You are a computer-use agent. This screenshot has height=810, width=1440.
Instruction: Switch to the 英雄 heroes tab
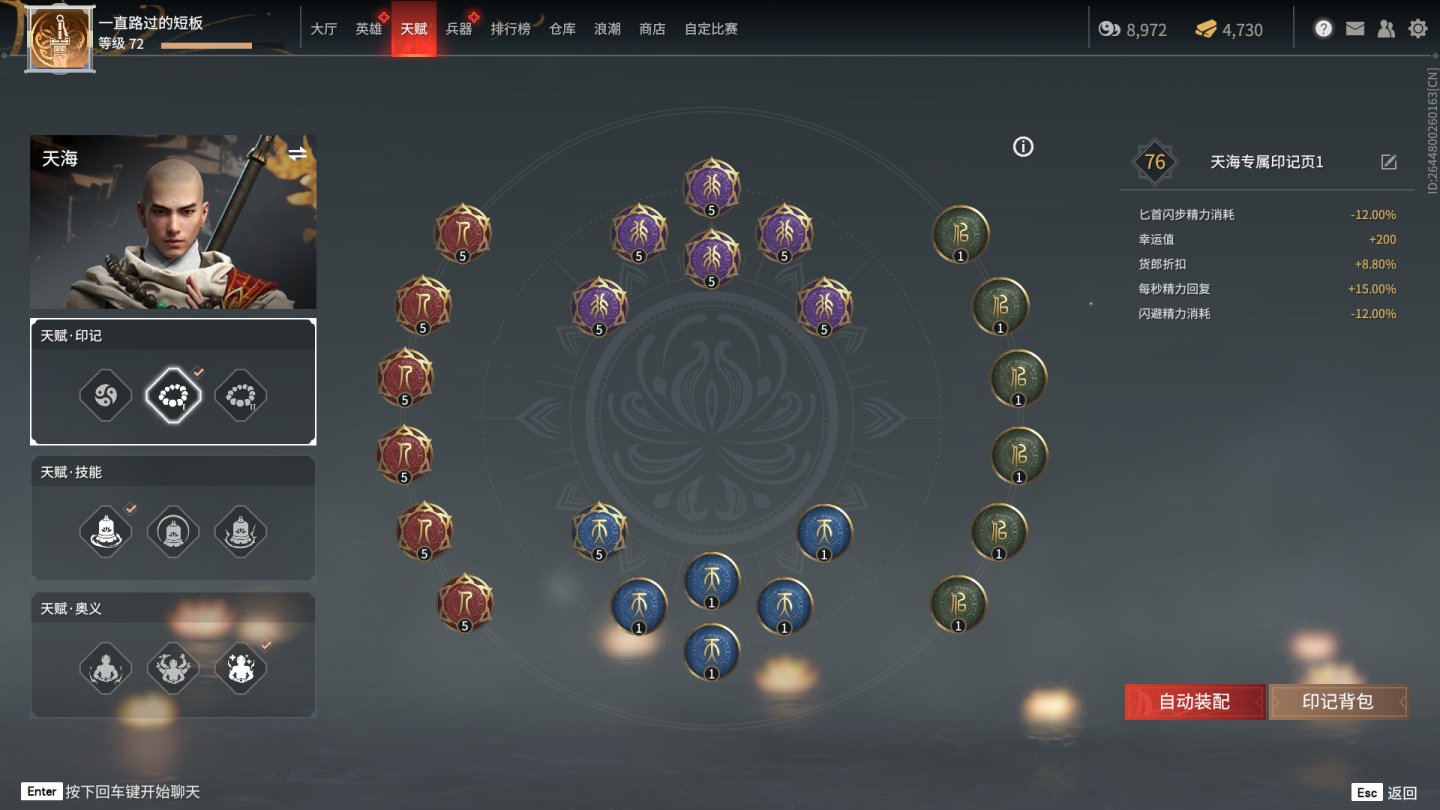(369, 29)
